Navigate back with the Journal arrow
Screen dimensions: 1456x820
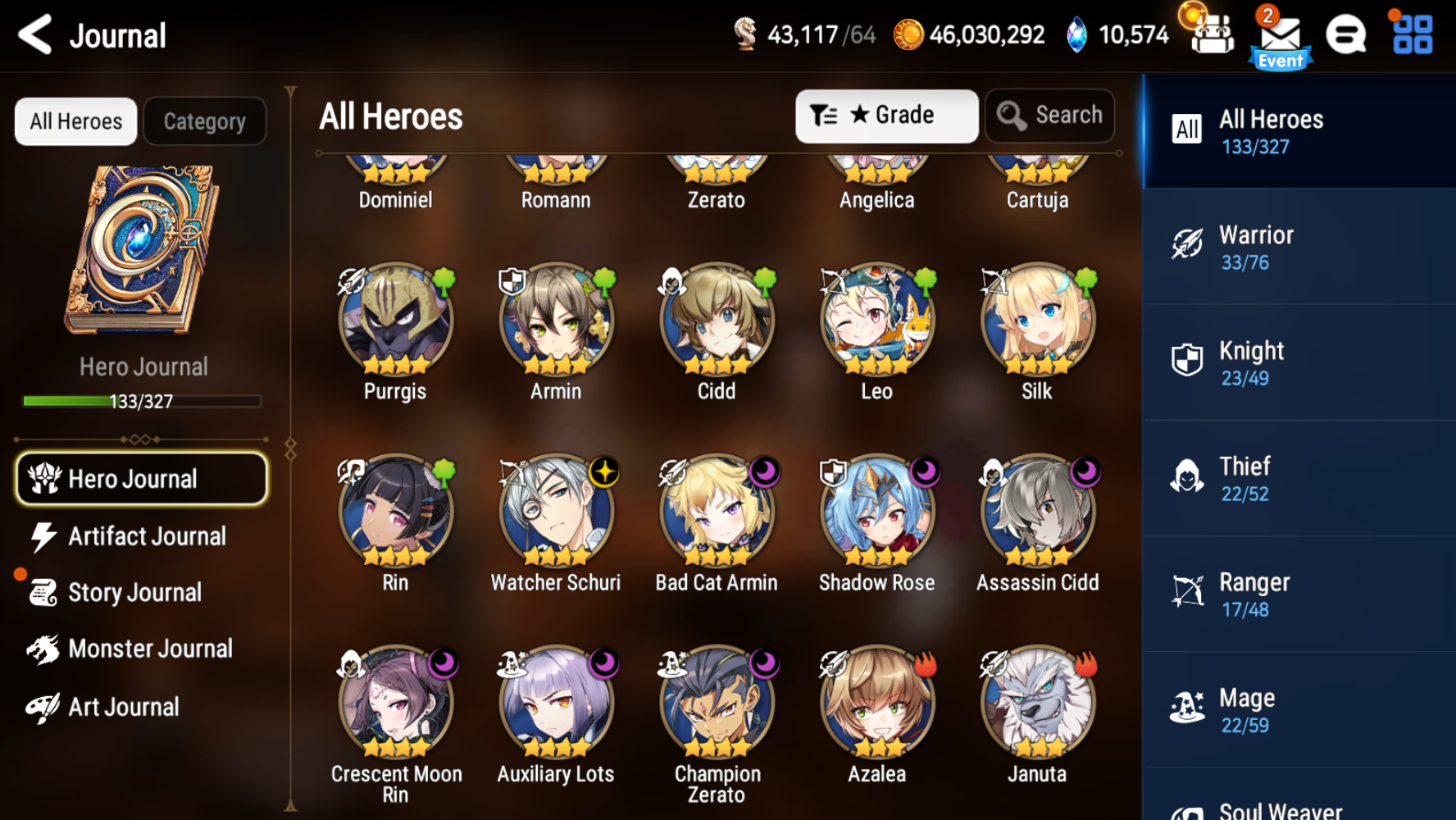pyautogui.click(x=33, y=34)
